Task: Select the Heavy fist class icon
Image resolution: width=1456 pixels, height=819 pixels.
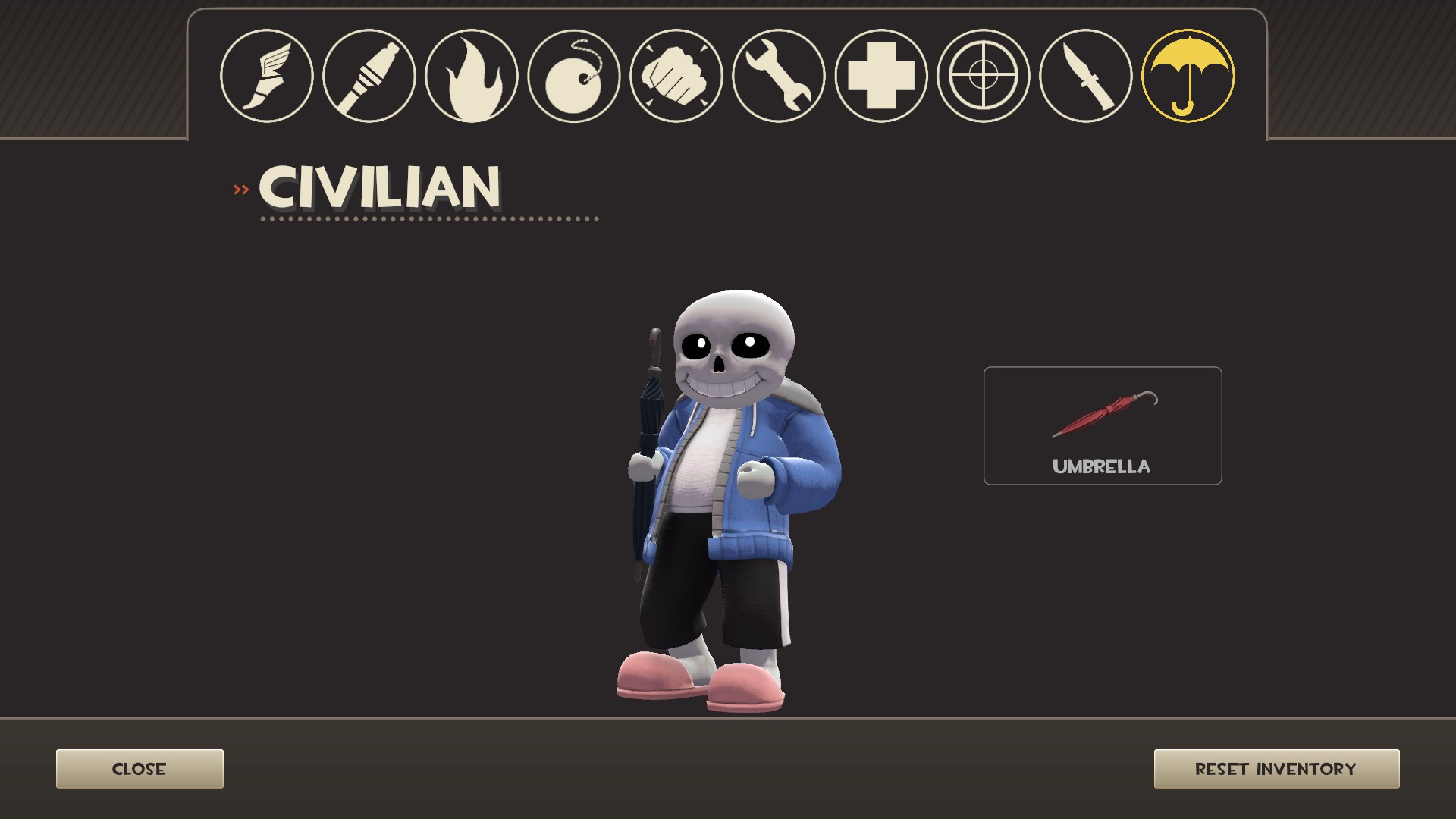Action: point(675,75)
